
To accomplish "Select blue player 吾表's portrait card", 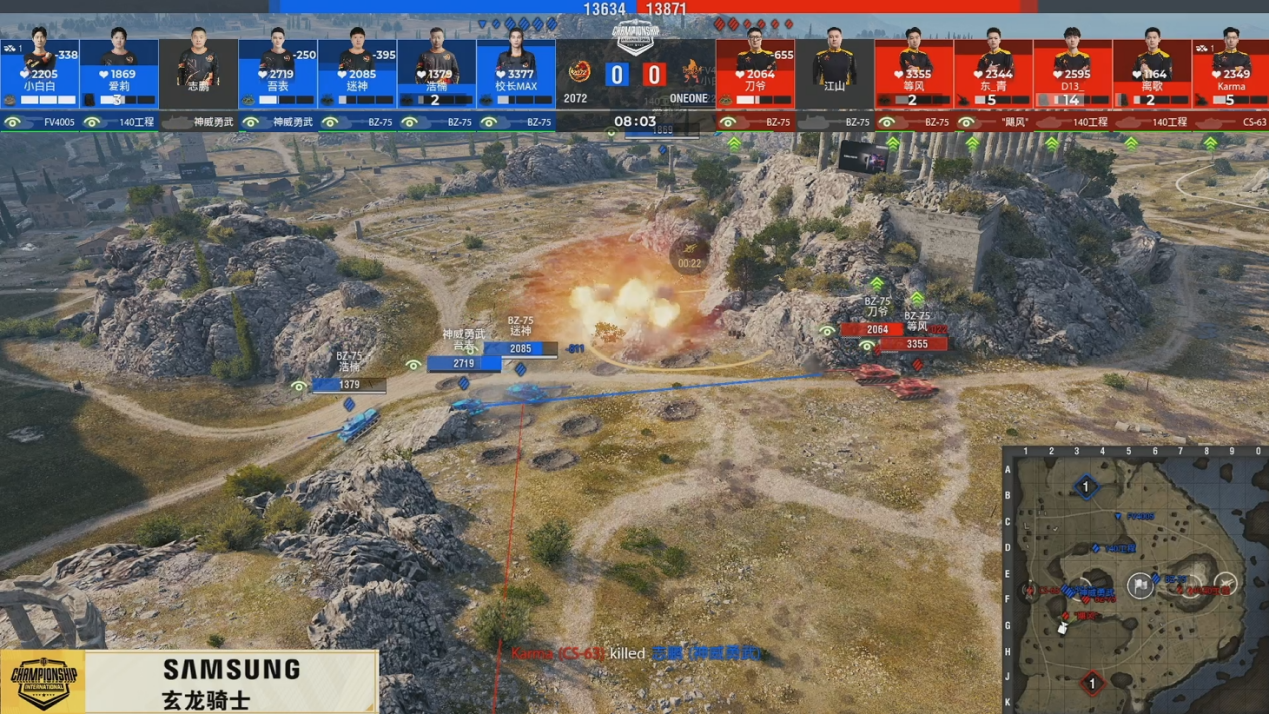I will 278,73.
